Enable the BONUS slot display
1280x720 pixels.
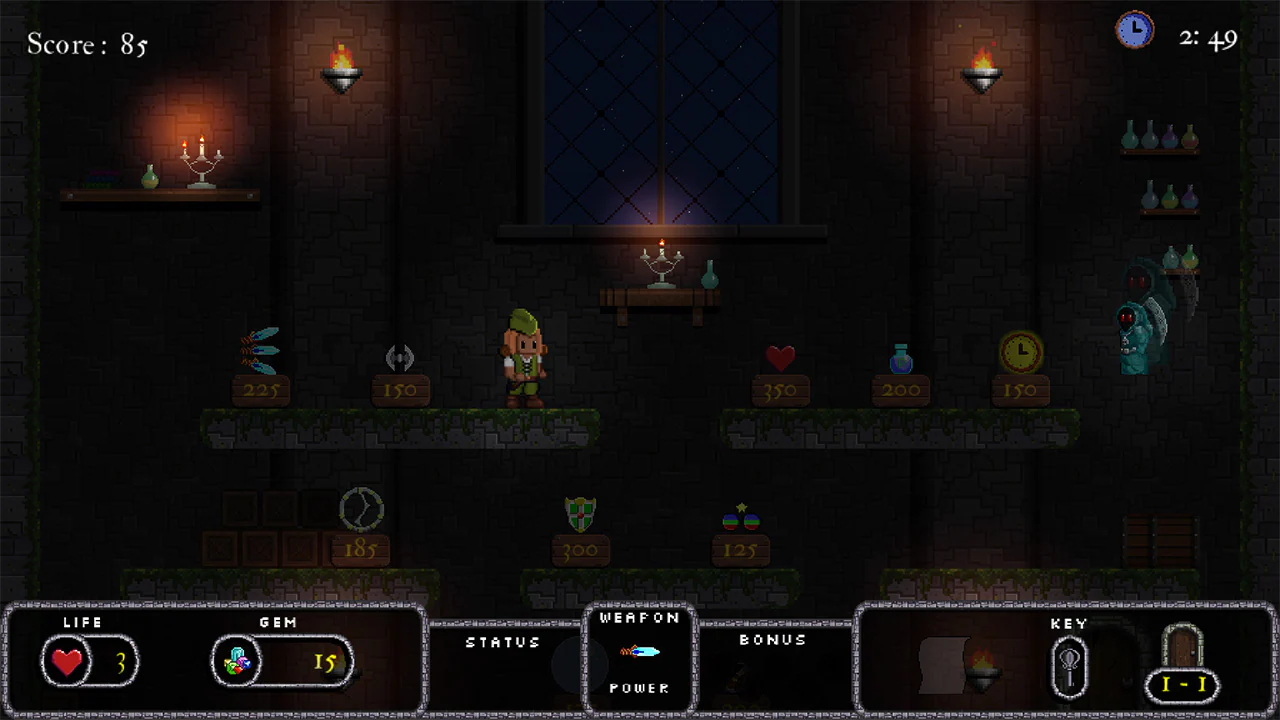coord(772,641)
